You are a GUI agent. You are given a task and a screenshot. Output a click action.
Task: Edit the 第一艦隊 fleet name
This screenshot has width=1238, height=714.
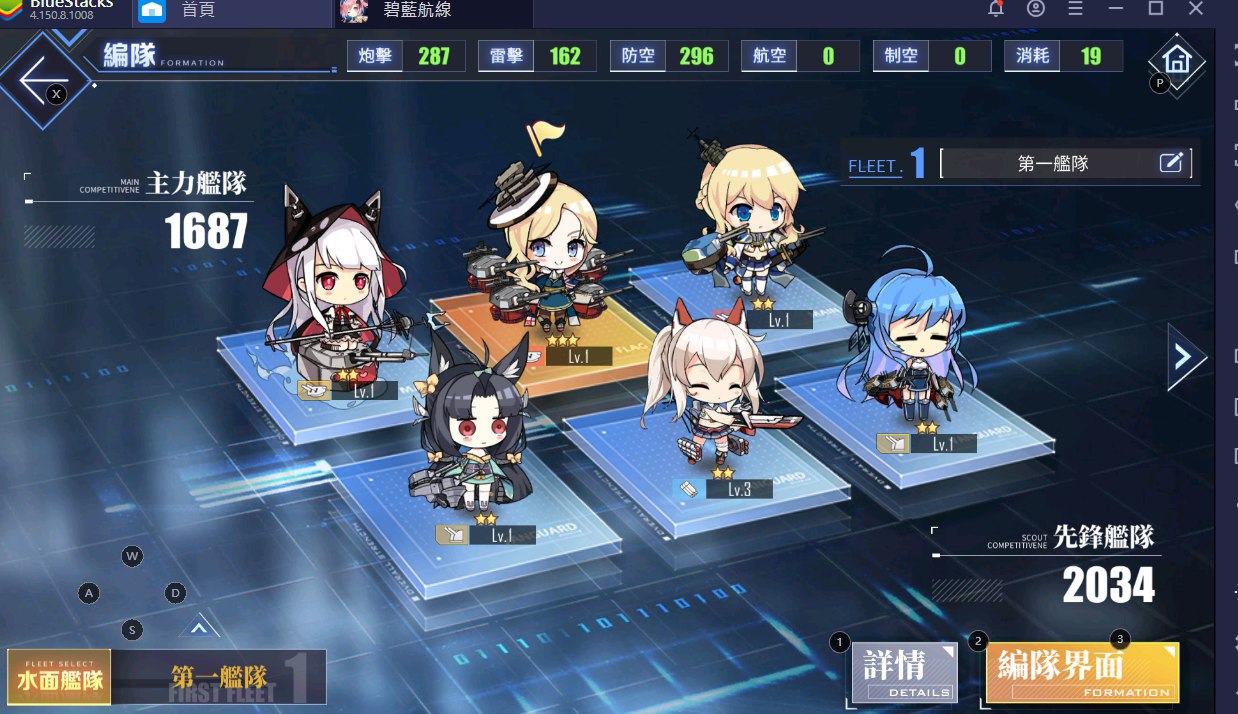1171,163
